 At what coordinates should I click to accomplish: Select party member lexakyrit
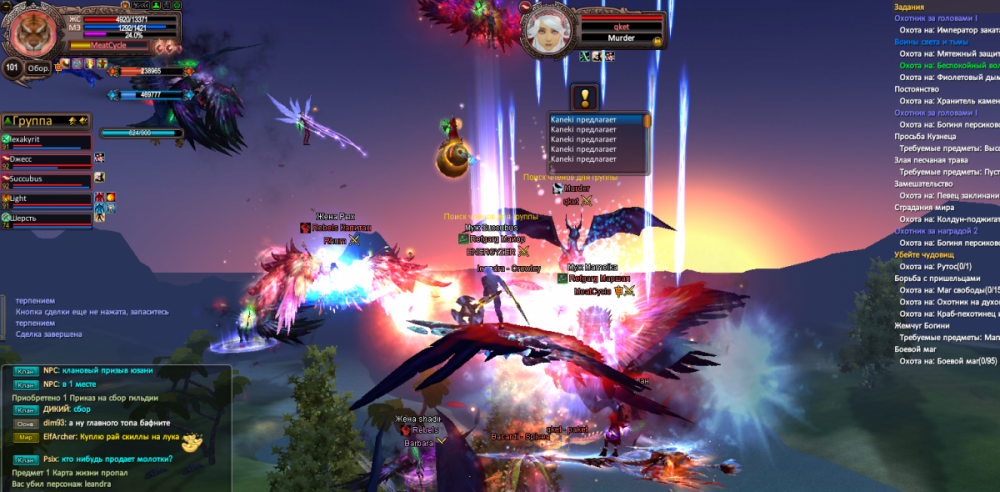(x=34, y=140)
